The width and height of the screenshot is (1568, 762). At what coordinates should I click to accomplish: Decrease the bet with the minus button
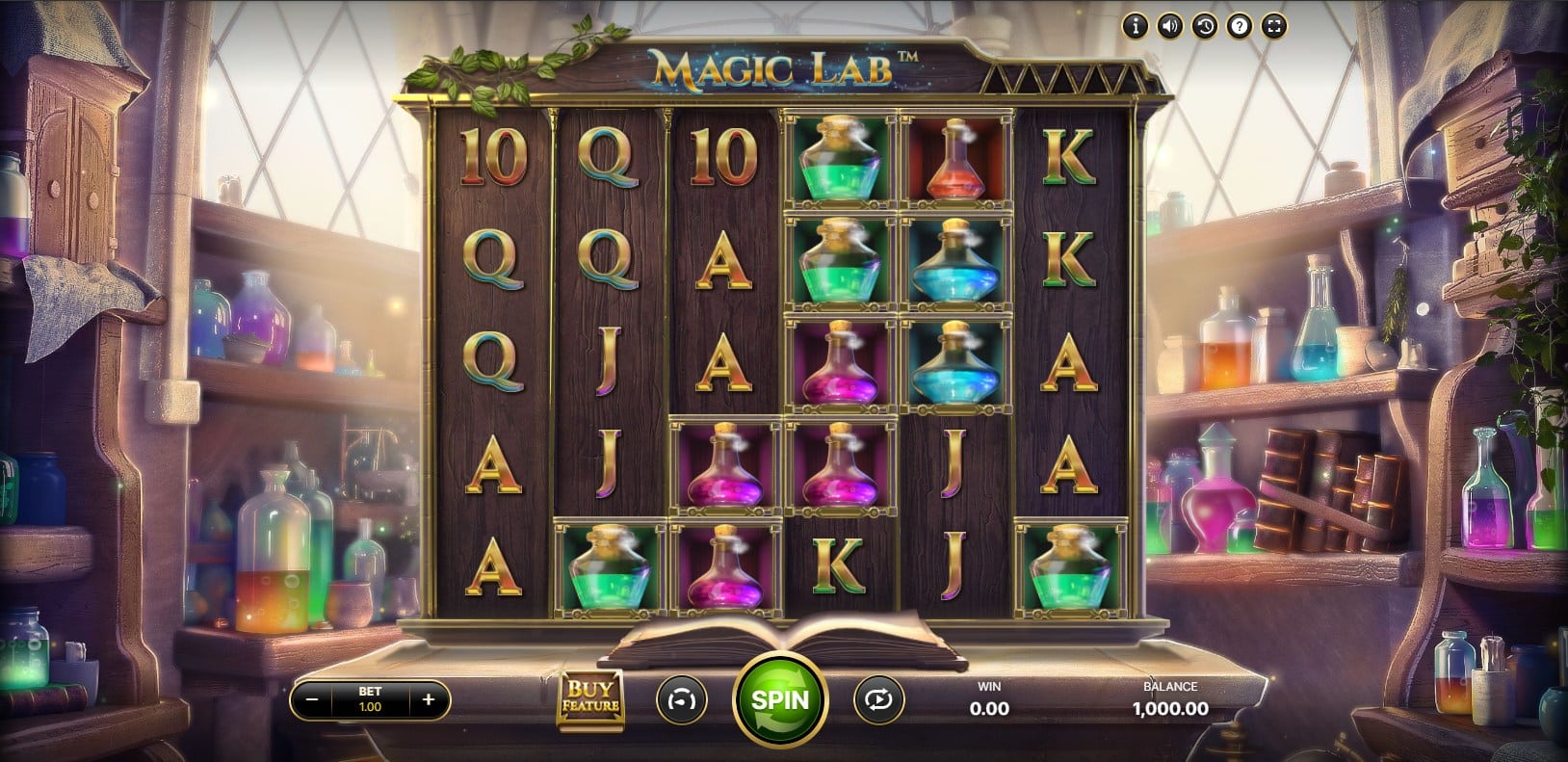[x=312, y=700]
